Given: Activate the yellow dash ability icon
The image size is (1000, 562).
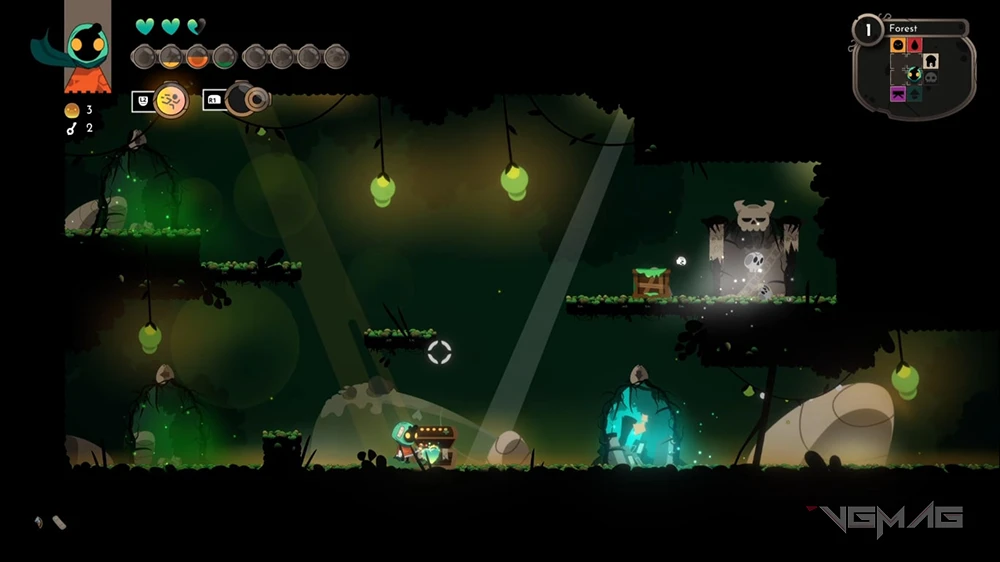Looking at the screenshot, I should click(171, 99).
